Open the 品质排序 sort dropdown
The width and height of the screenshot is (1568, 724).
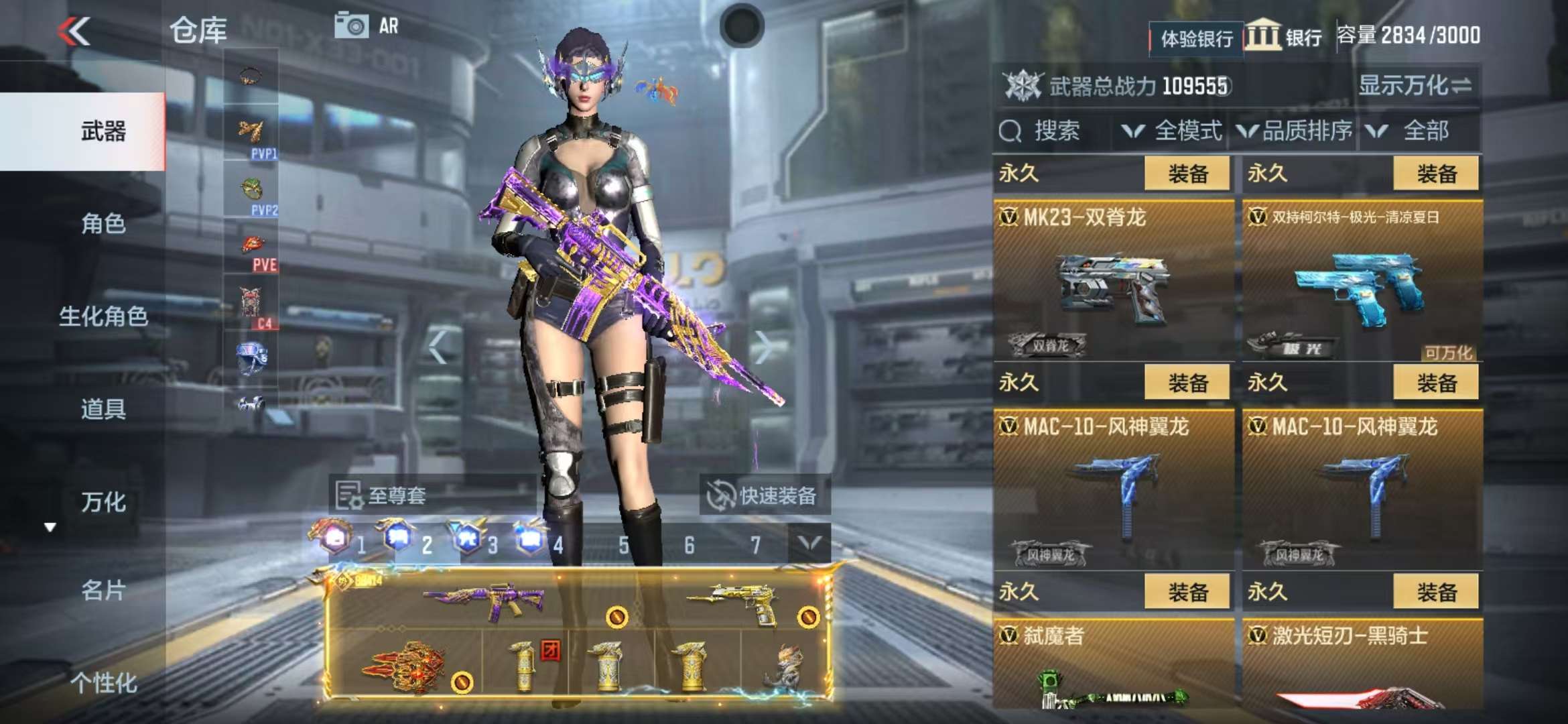pyautogui.click(x=1295, y=131)
